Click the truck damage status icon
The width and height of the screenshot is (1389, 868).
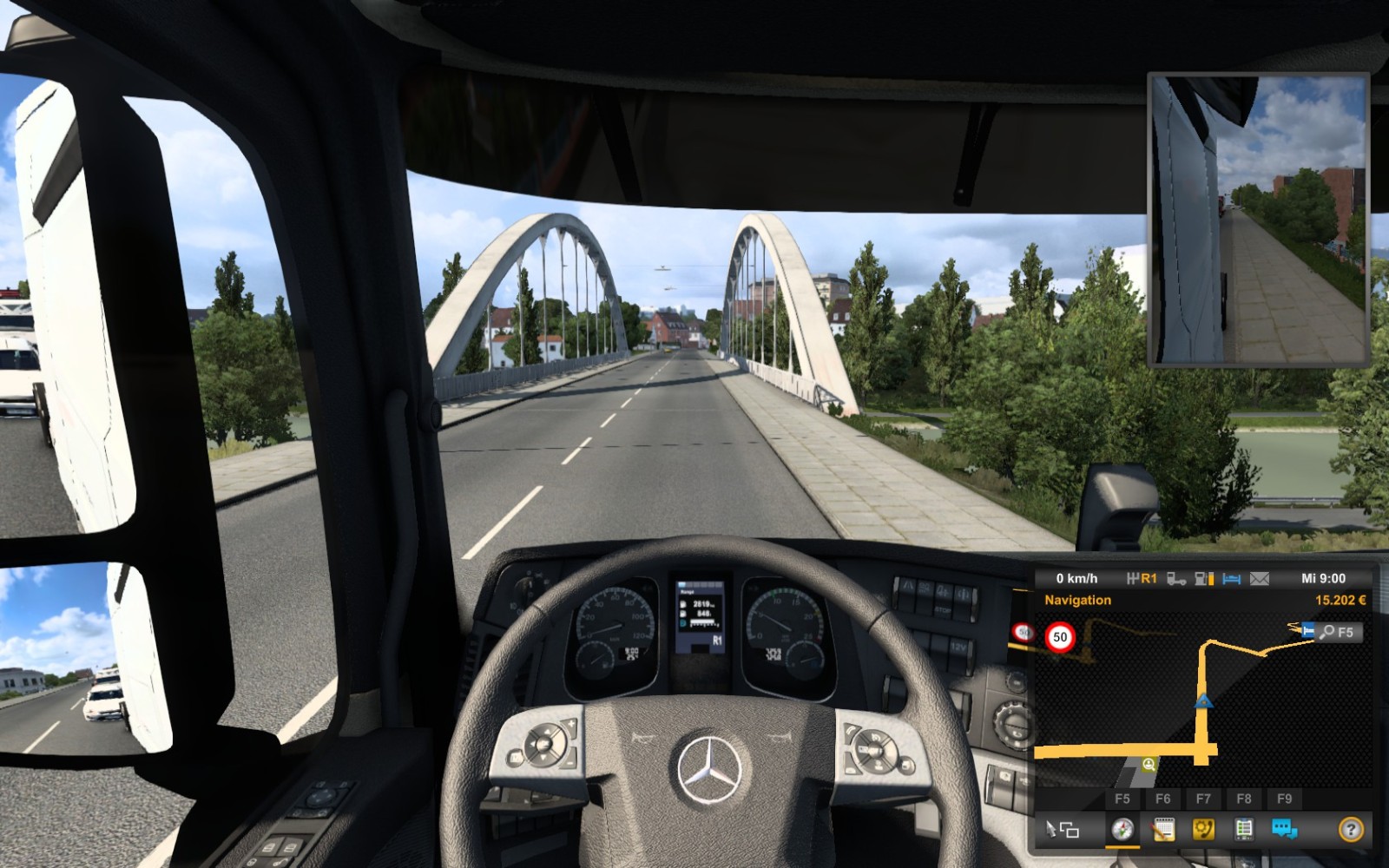1176,578
